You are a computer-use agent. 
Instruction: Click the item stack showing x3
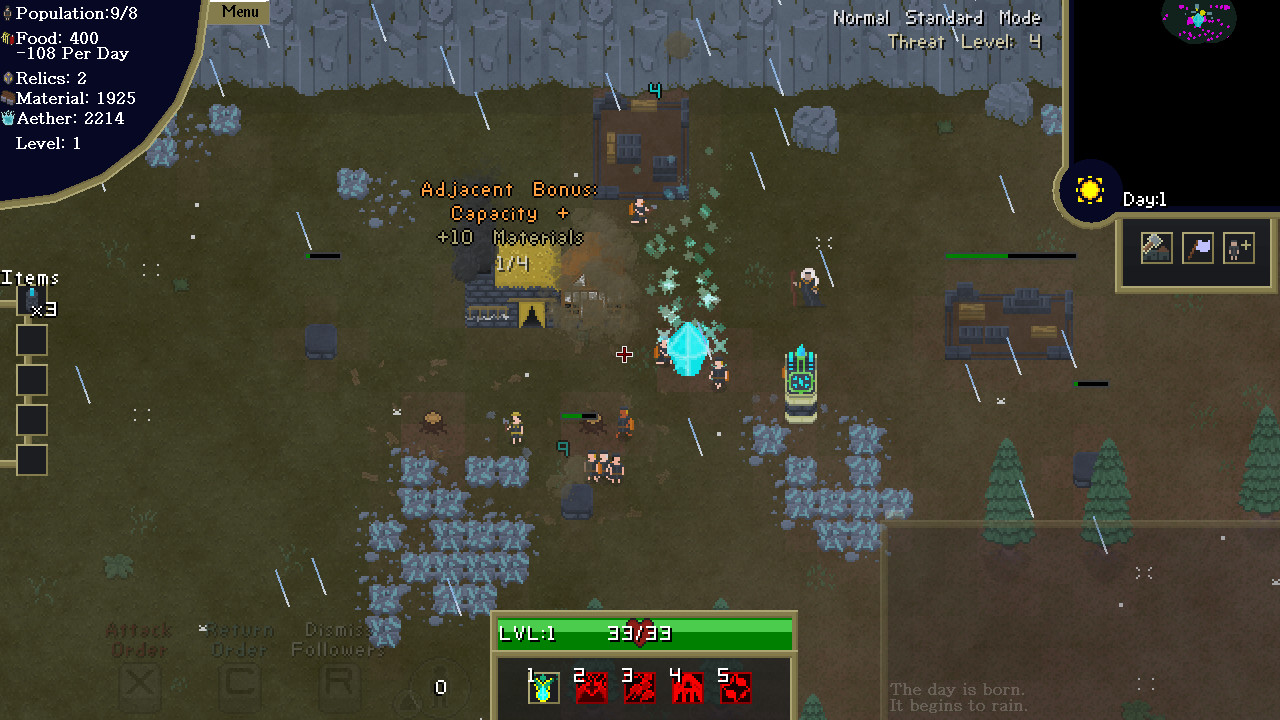pos(32,299)
